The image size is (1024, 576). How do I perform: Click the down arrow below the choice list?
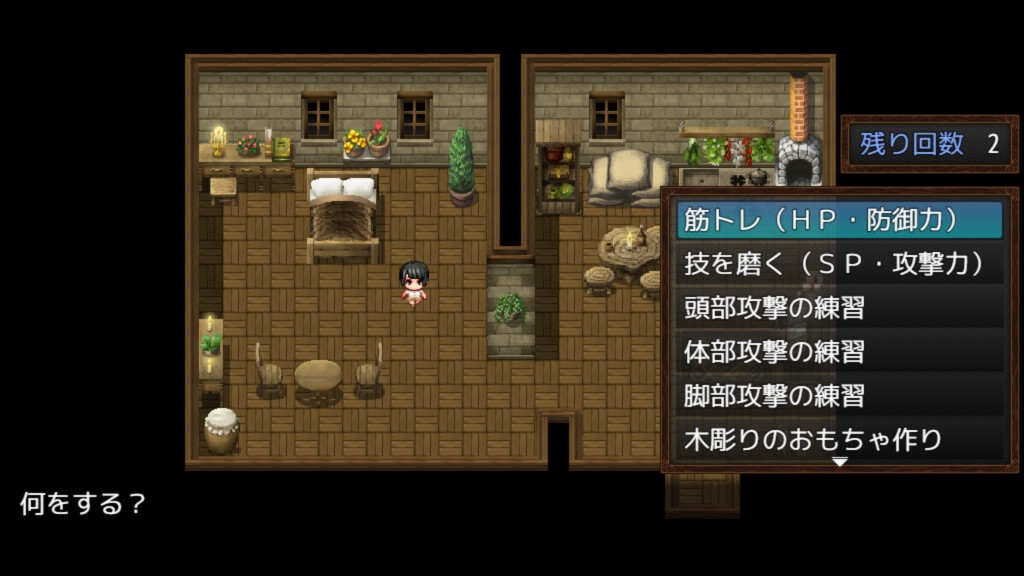840,462
